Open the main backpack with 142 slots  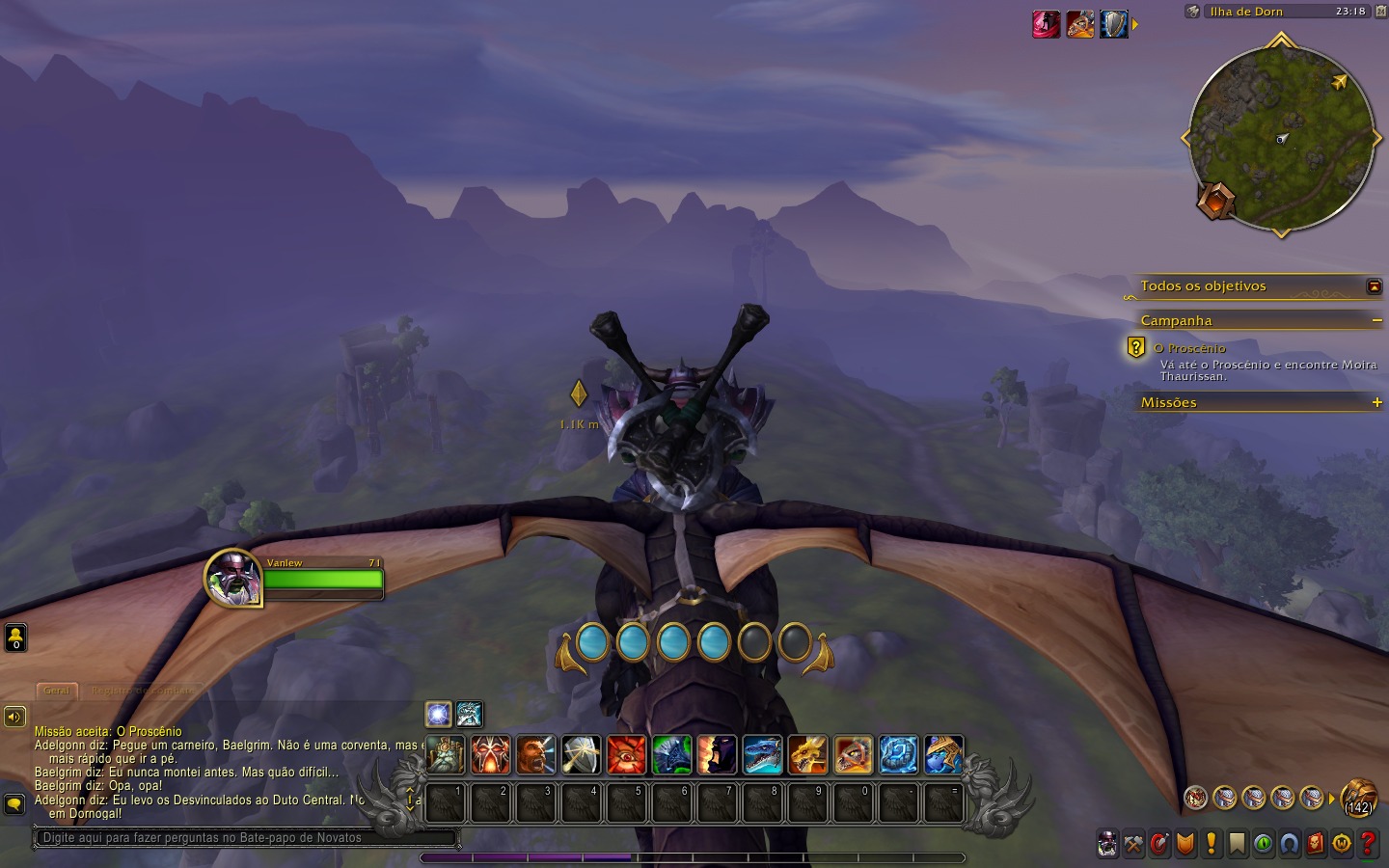coord(1358,798)
